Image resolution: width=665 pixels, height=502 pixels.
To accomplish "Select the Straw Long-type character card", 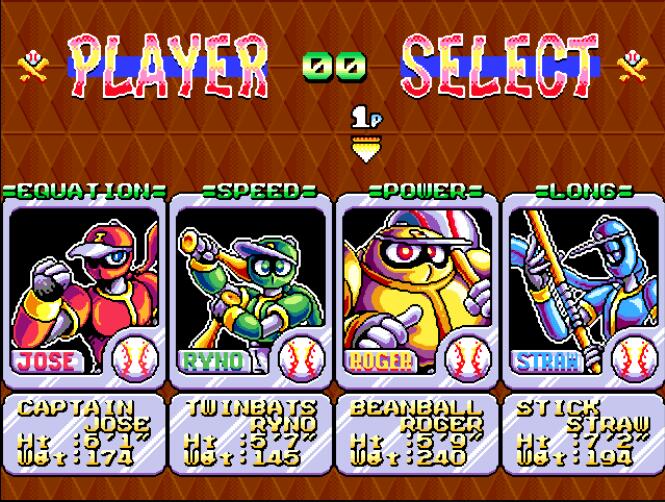I will click(x=583, y=288).
